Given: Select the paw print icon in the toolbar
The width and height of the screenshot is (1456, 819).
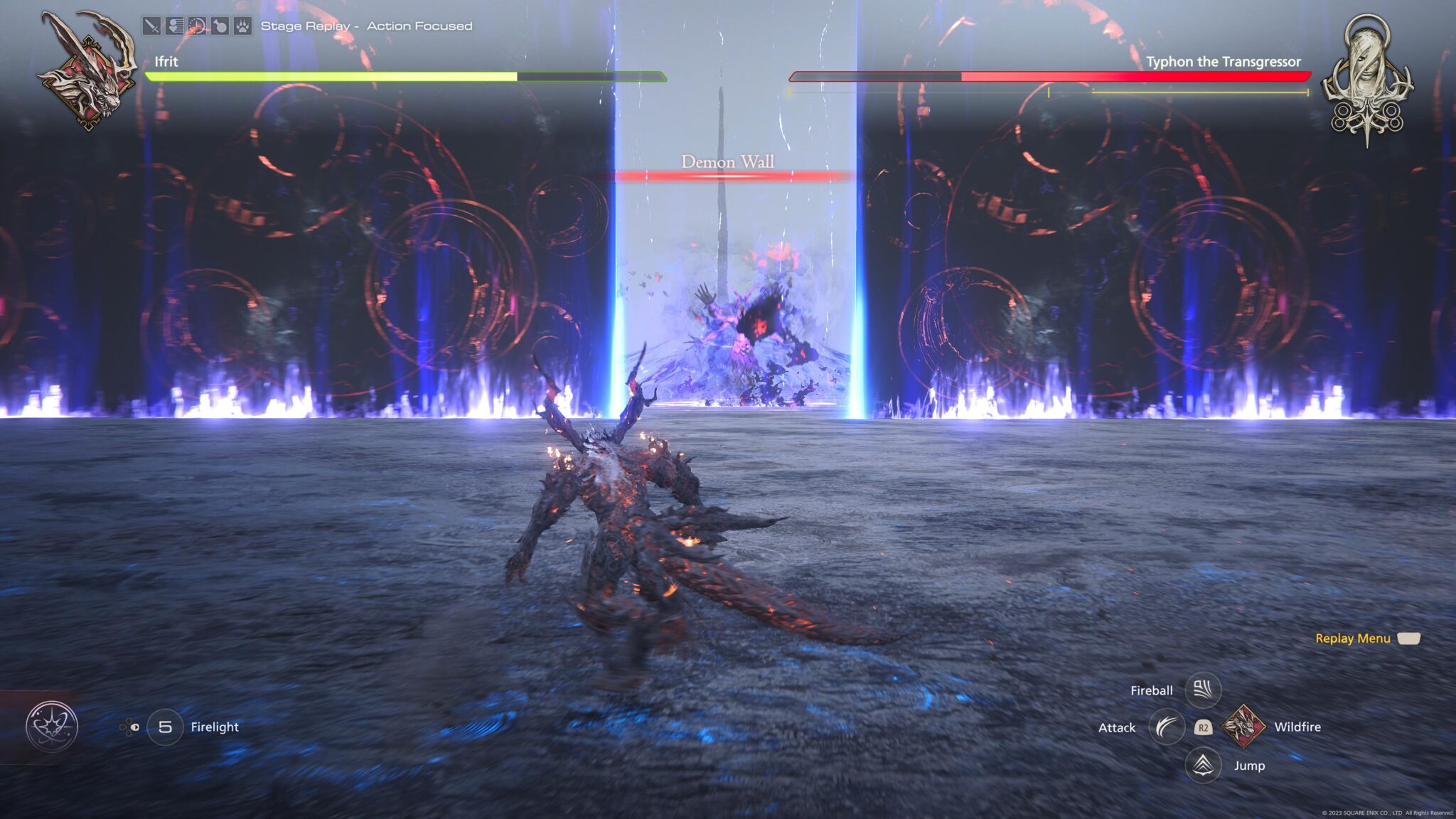Looking at the screenshot, I should pos(244,24).
